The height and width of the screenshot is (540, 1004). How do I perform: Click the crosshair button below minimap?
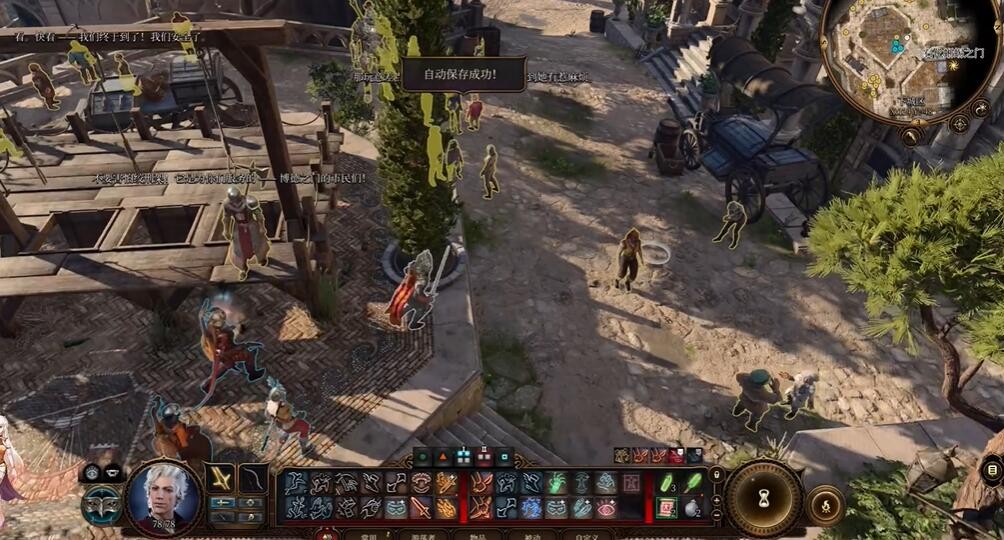click(959, 123)
